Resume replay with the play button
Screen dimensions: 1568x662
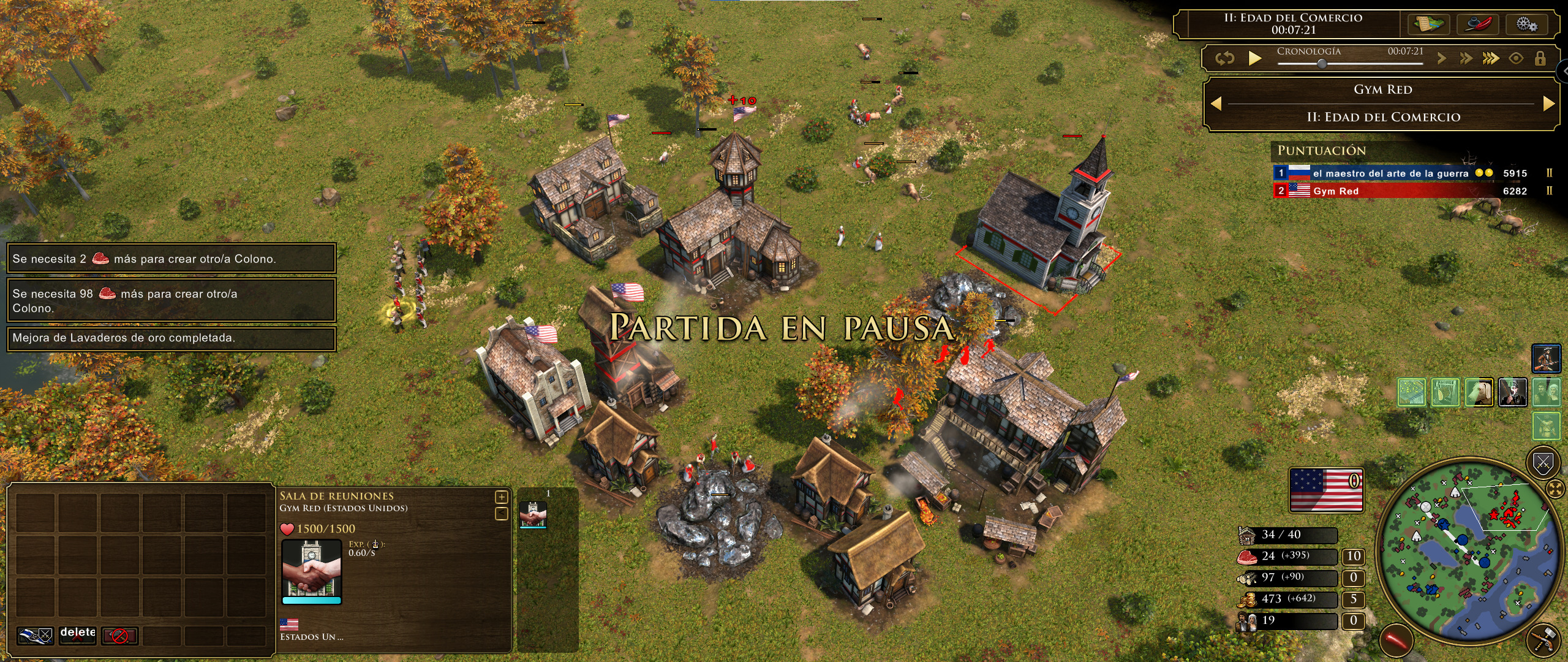(x=1255, y=58)
